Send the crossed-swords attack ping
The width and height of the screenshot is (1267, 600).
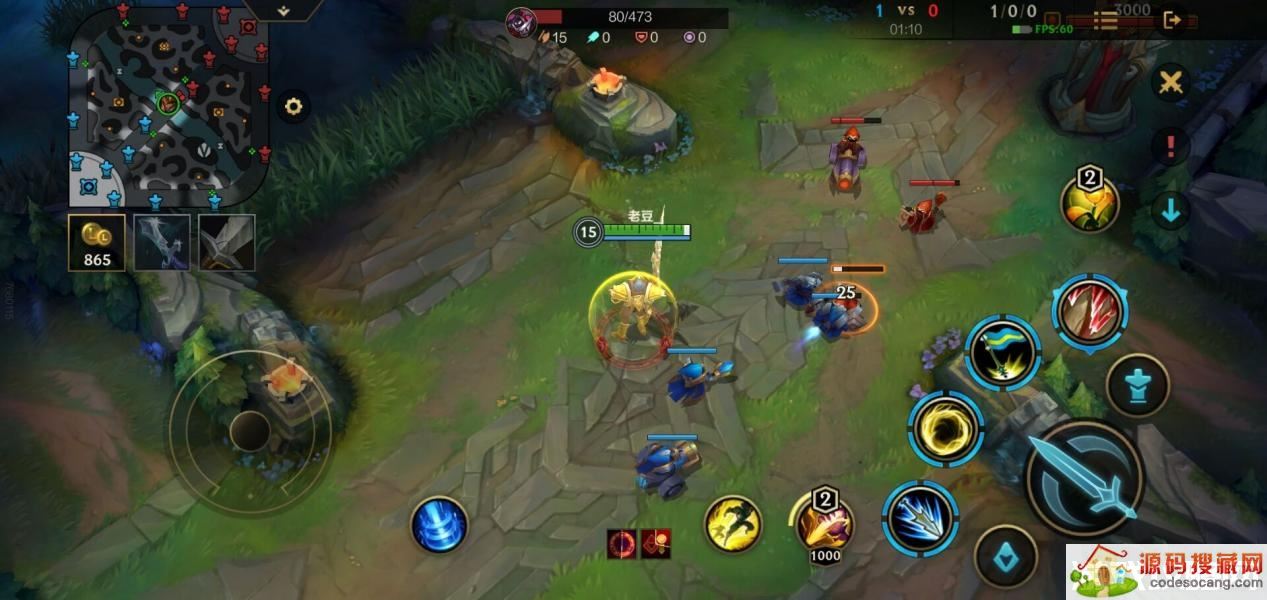[x=1169, y=82]
